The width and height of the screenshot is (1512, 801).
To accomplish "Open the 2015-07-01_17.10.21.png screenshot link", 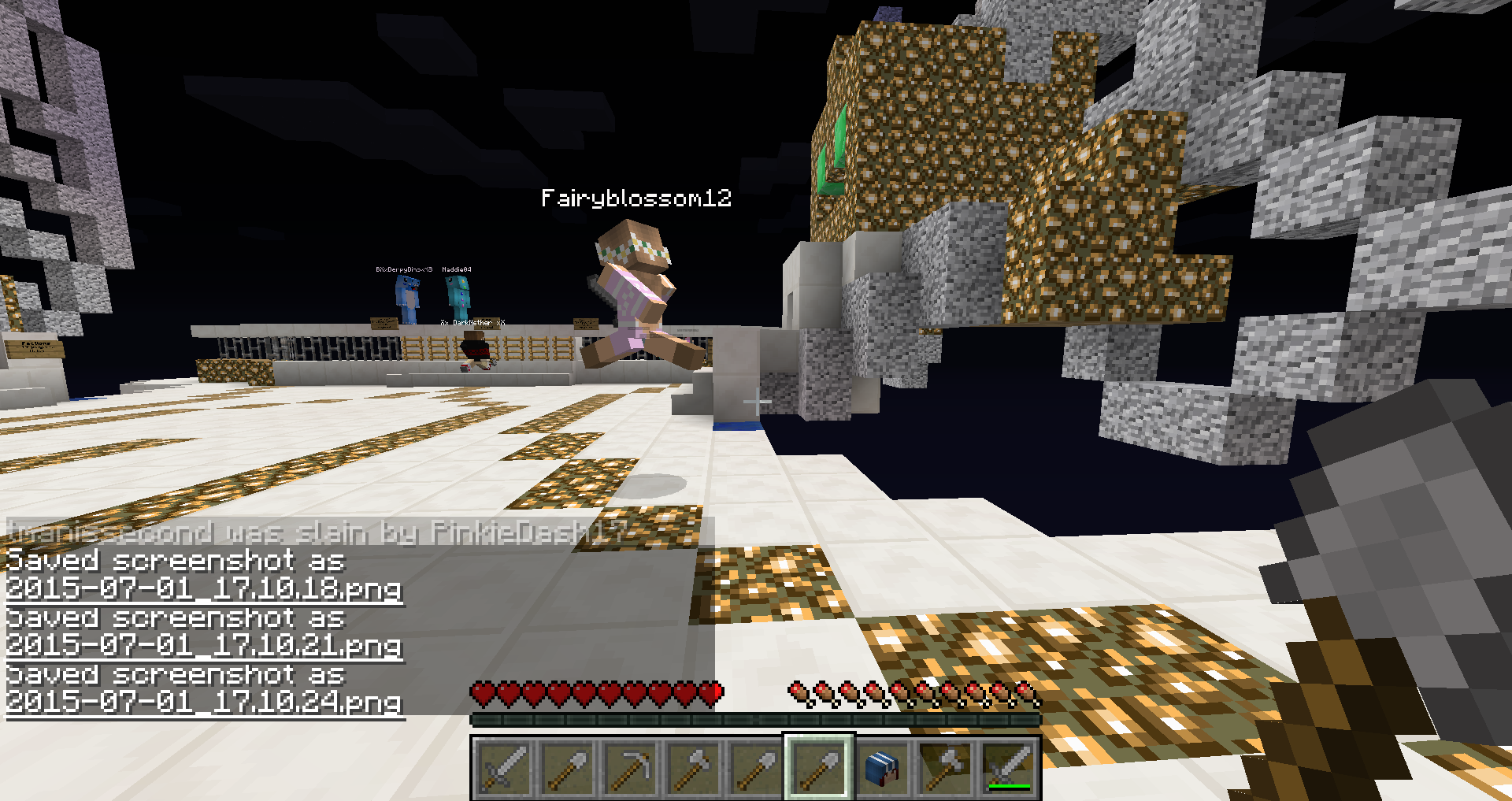I will tap(205, 645).
